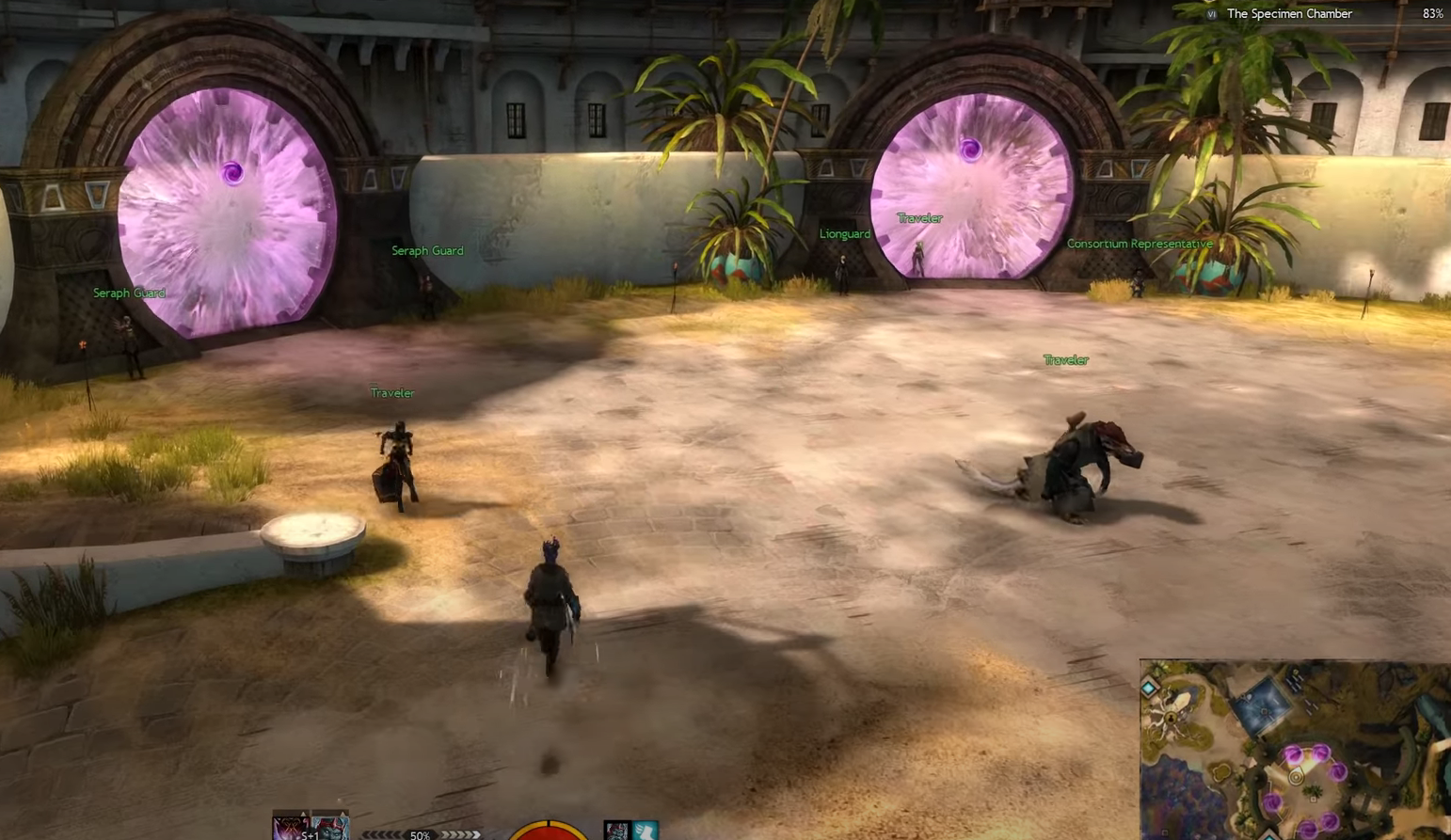The image size is (1451, 840).
Task: Select The Specimen Chamber achievement tracker entry
Action: click(1288, 14)
